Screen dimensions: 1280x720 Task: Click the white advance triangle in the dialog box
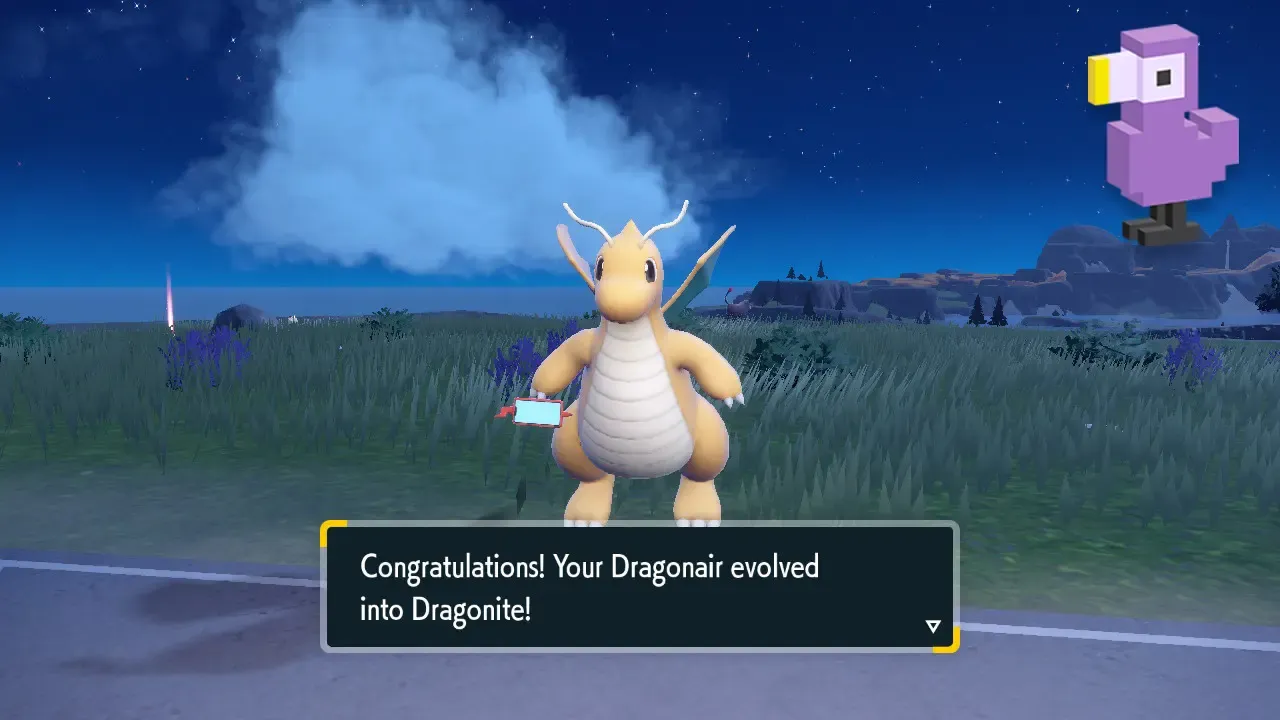(x=932, y=625)
